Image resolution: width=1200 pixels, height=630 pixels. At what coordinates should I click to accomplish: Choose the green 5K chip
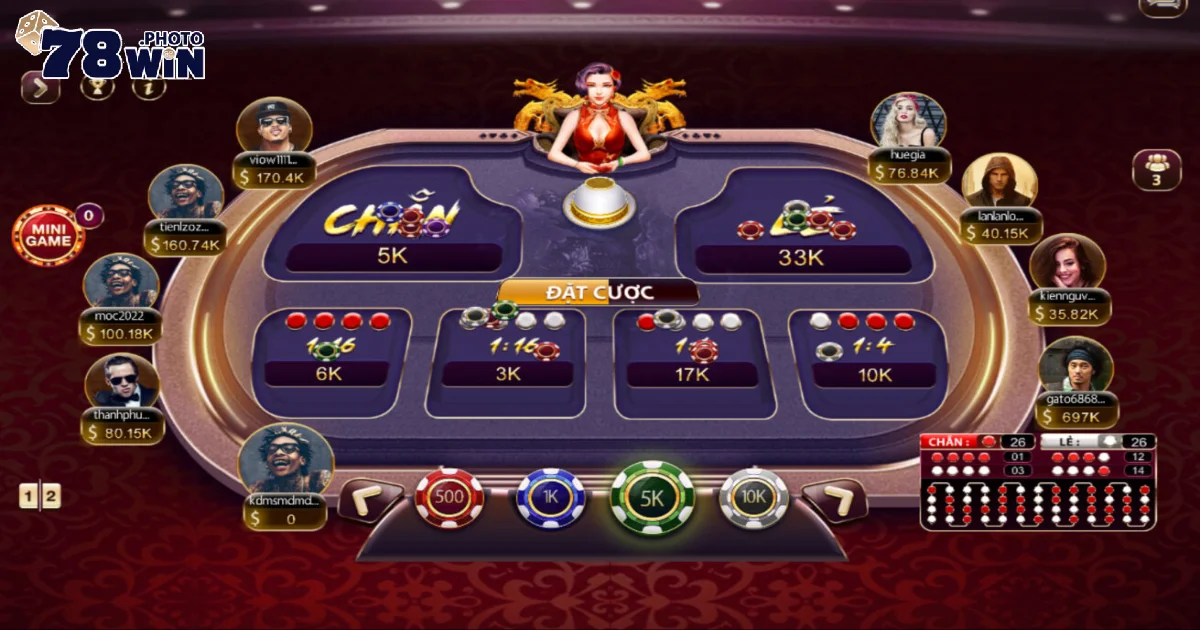click(652, 497)
